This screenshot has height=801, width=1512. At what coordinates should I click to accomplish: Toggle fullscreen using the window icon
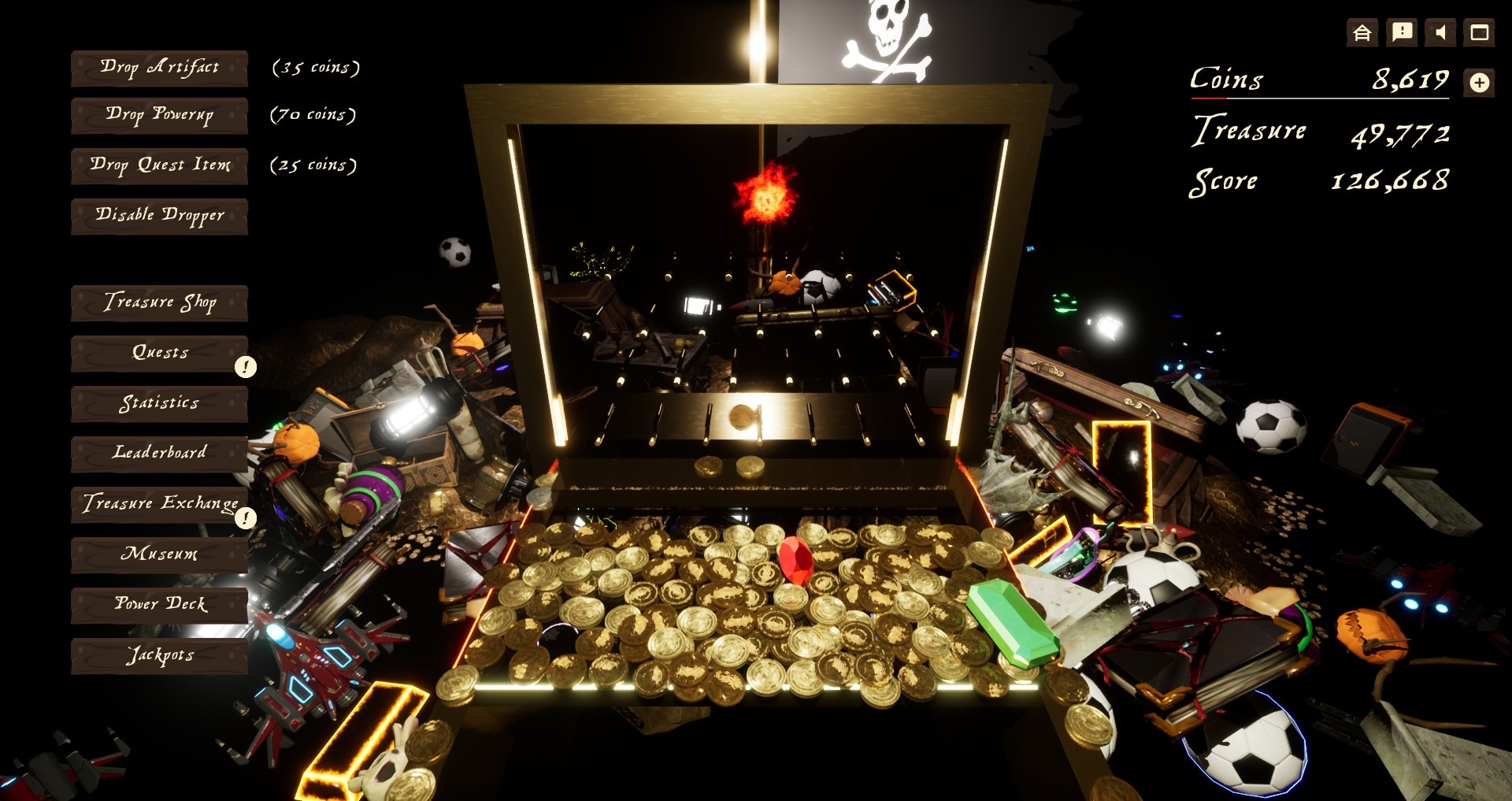click(1478, 34)
